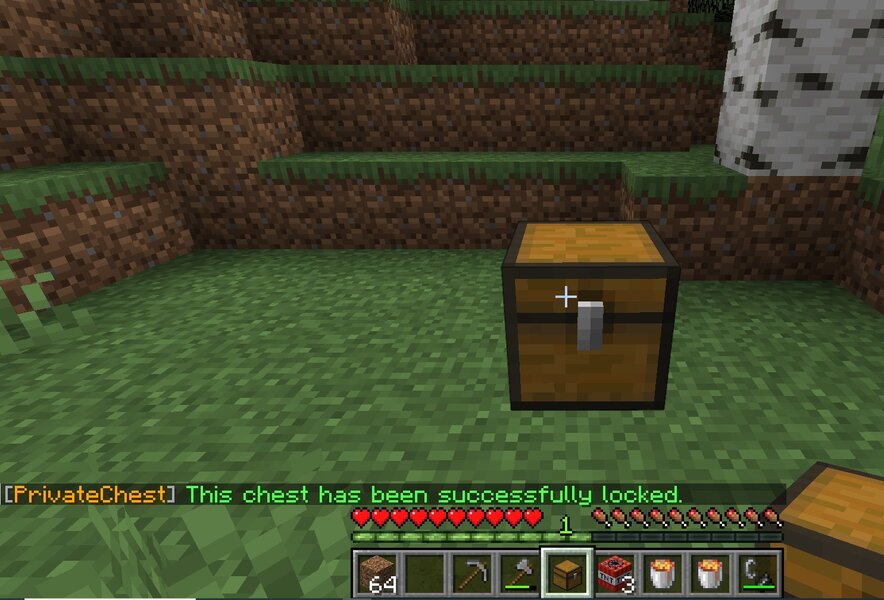Image resolution: width=884 pixels, height=600 pixels.
Task: Select the dirt block stack slot
Action: [x=375, y=574]
